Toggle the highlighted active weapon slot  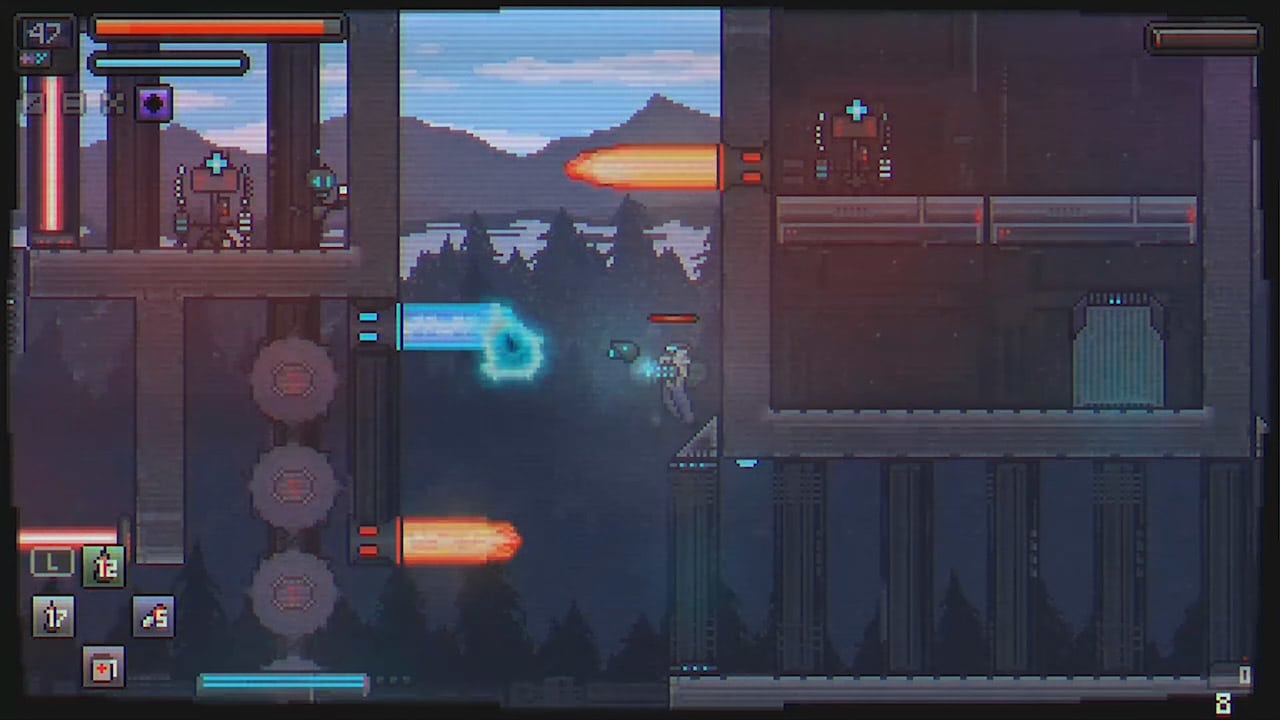coord(104,565)
